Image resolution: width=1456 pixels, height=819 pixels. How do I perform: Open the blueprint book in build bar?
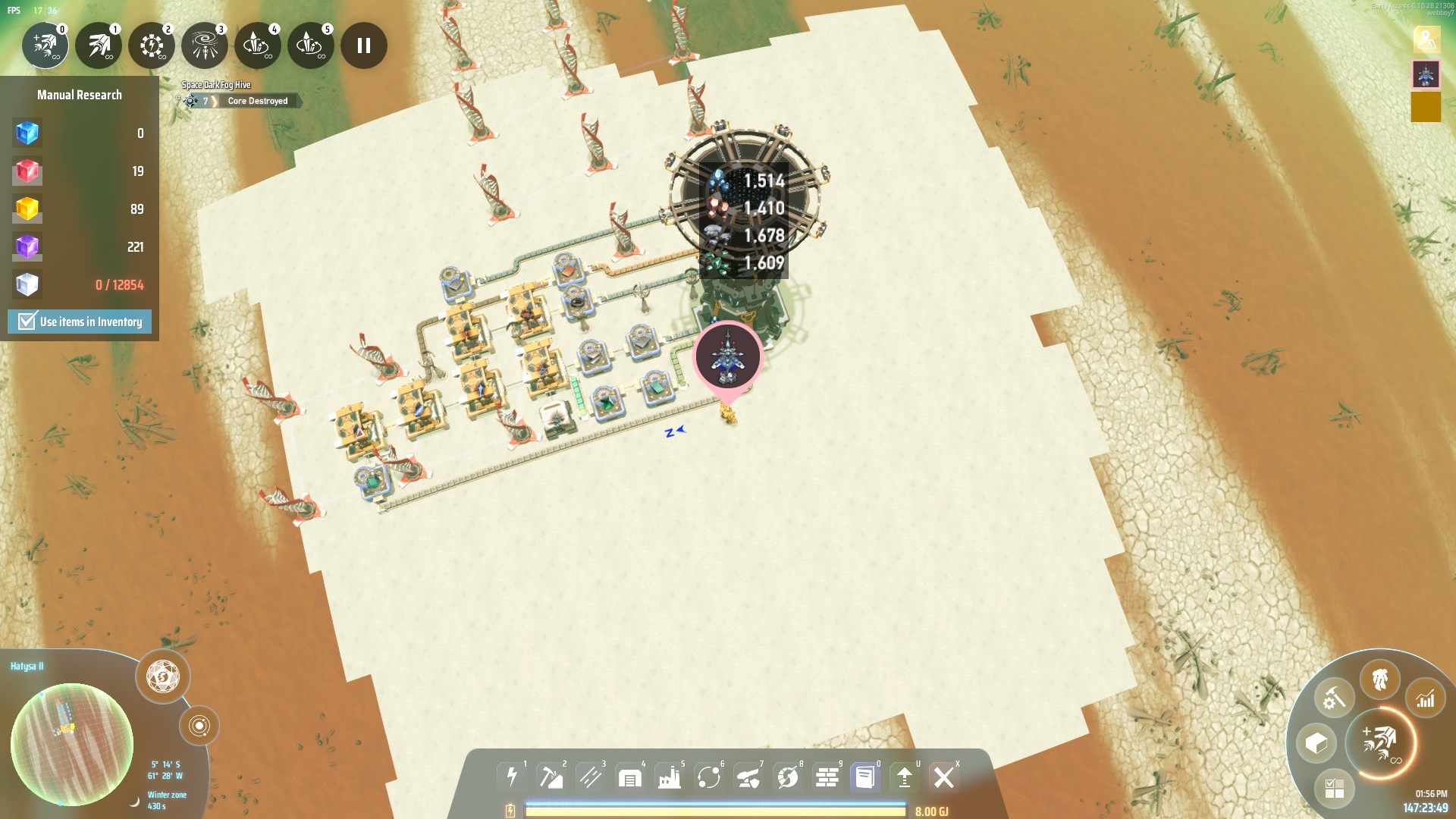(x=864, y=777)
